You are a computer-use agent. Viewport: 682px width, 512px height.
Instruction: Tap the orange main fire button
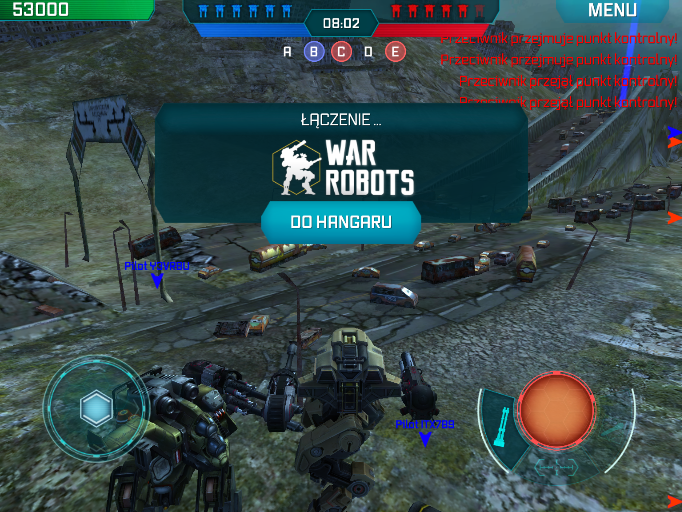coord(556,411)
